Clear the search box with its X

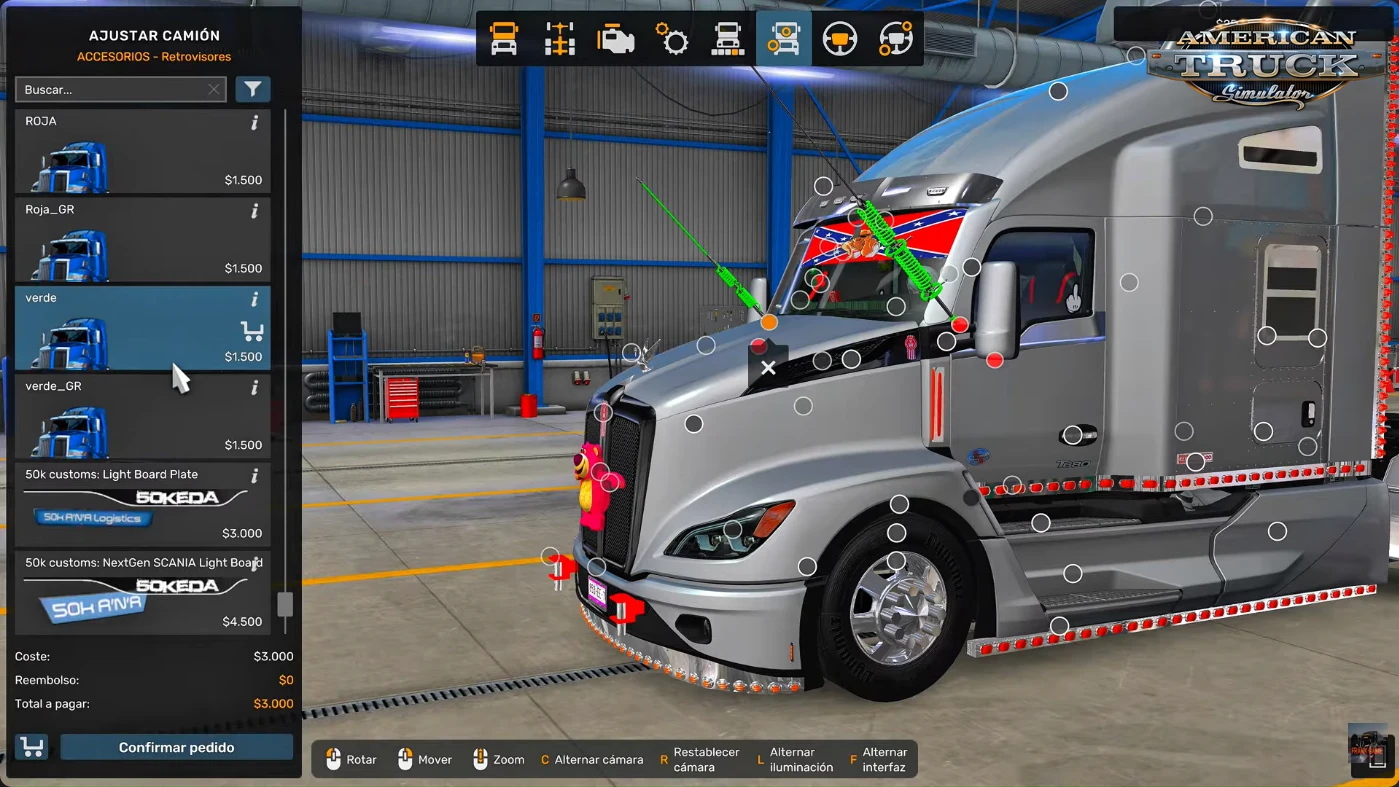pyautogui.click(x=214, y=90)
